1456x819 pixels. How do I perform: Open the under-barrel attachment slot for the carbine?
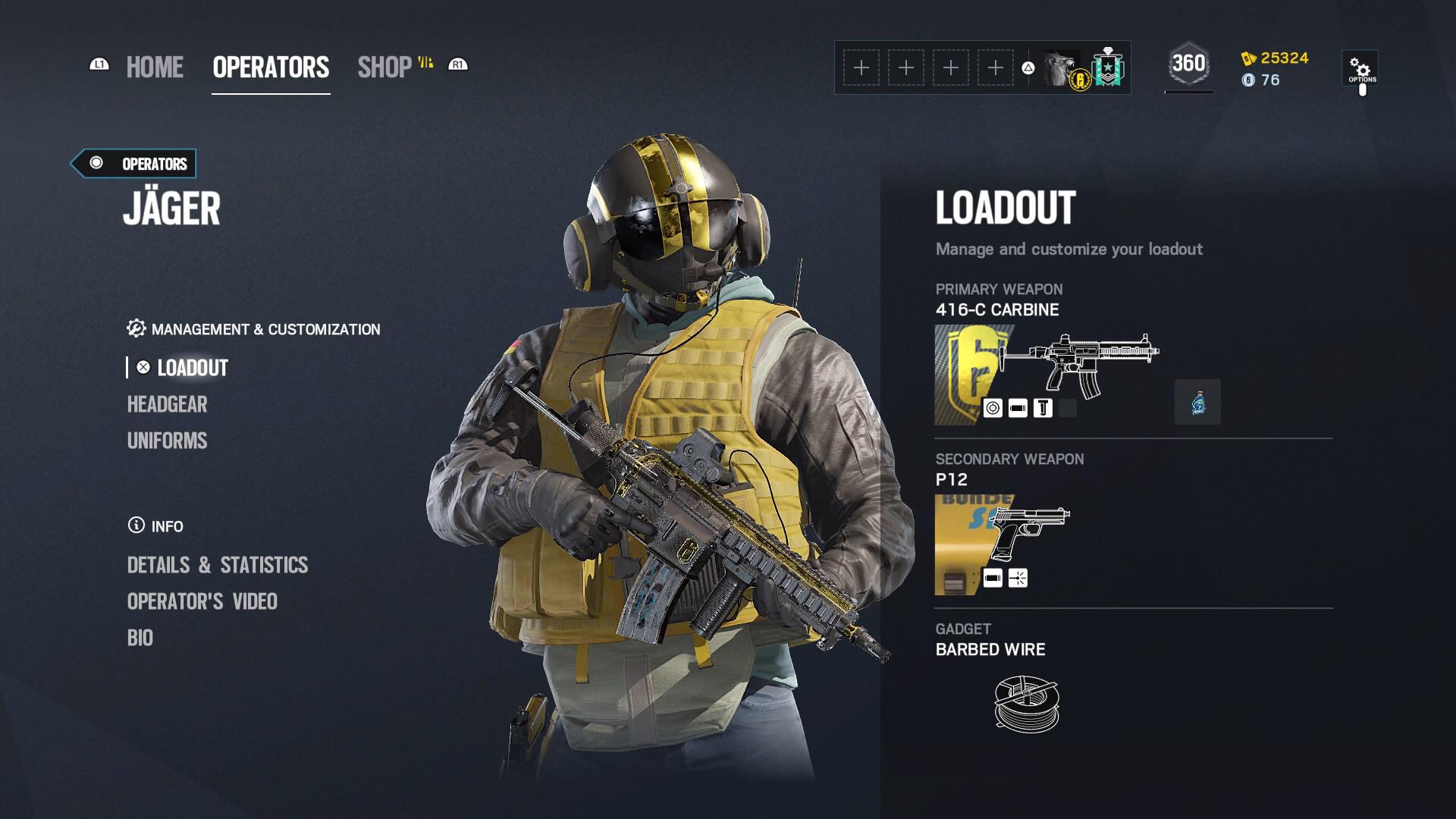[x=1067, y=408]
